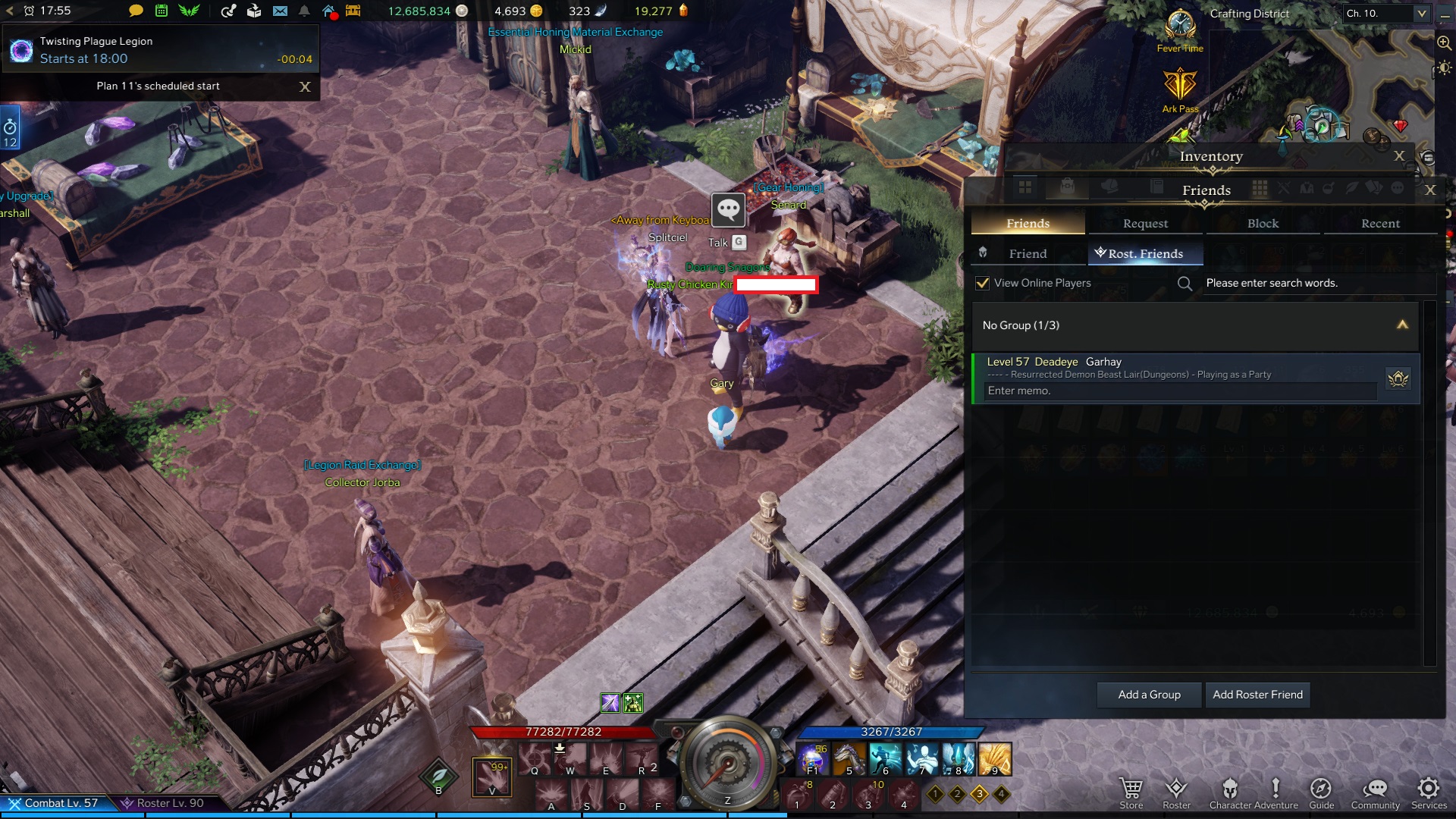Close the Inventory window

1399,155
